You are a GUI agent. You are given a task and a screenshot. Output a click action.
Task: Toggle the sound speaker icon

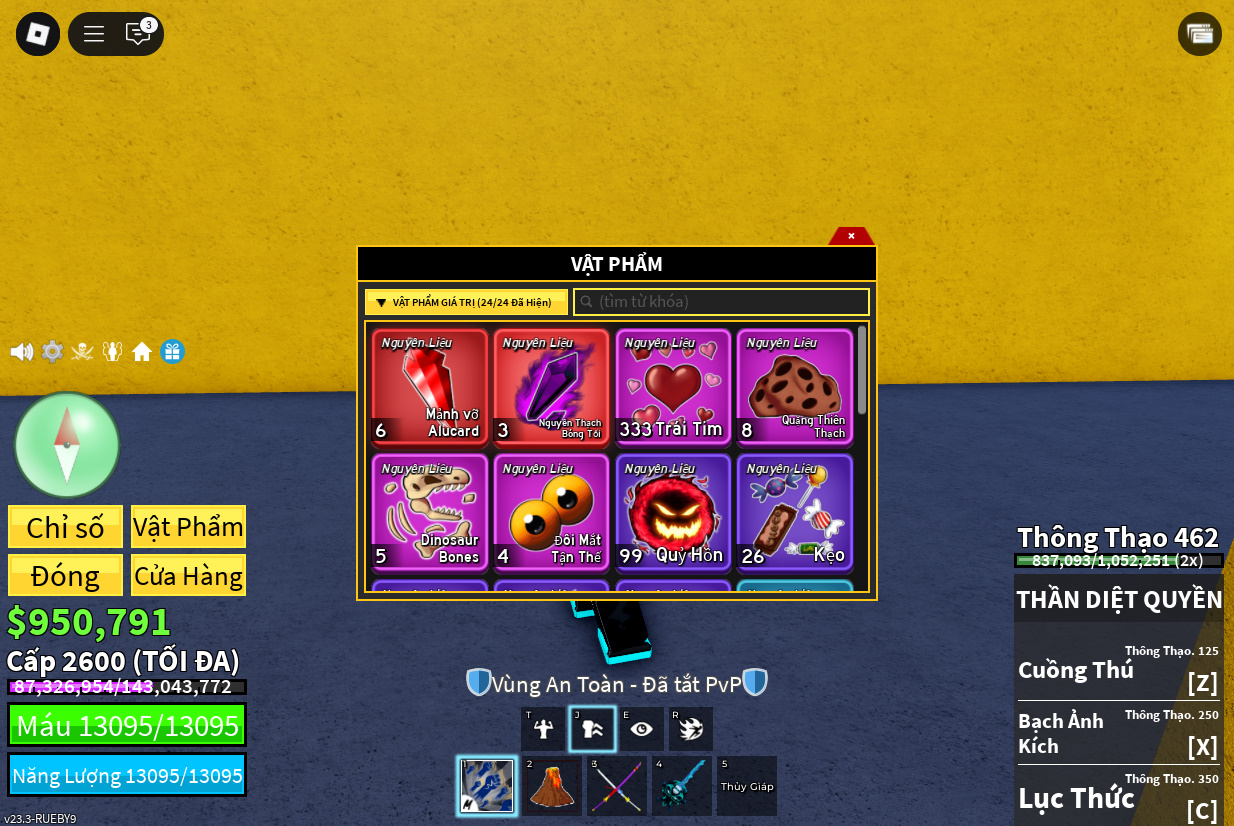point(22,352)
